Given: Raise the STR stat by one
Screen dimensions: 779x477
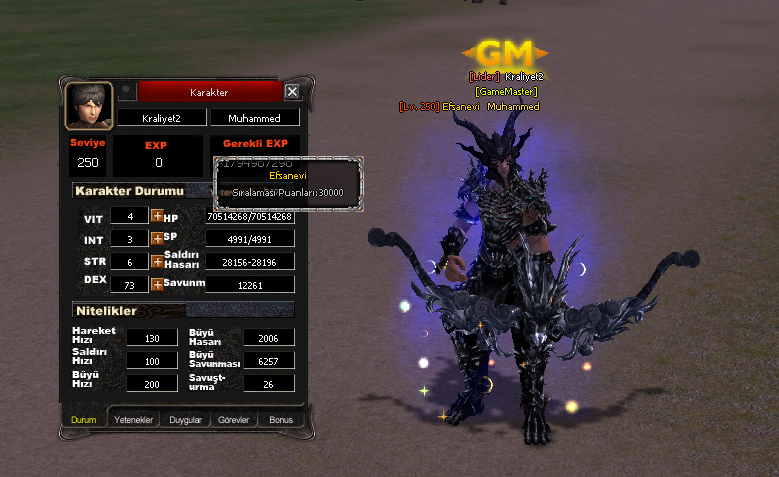Looking at the screenshot, I should (x=157, y=262).
